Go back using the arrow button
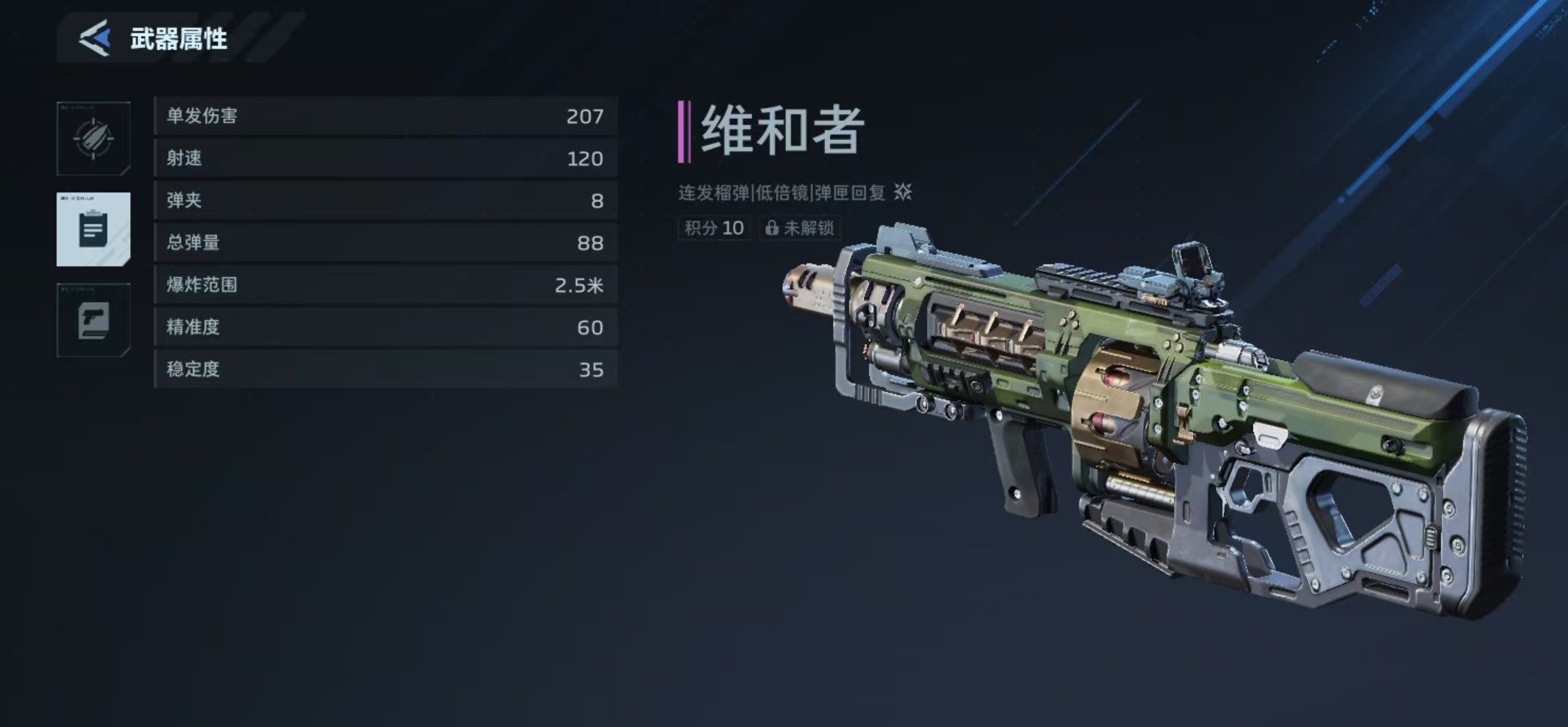This screenshot has height=727, width=1568. click(x=95, y=38)
